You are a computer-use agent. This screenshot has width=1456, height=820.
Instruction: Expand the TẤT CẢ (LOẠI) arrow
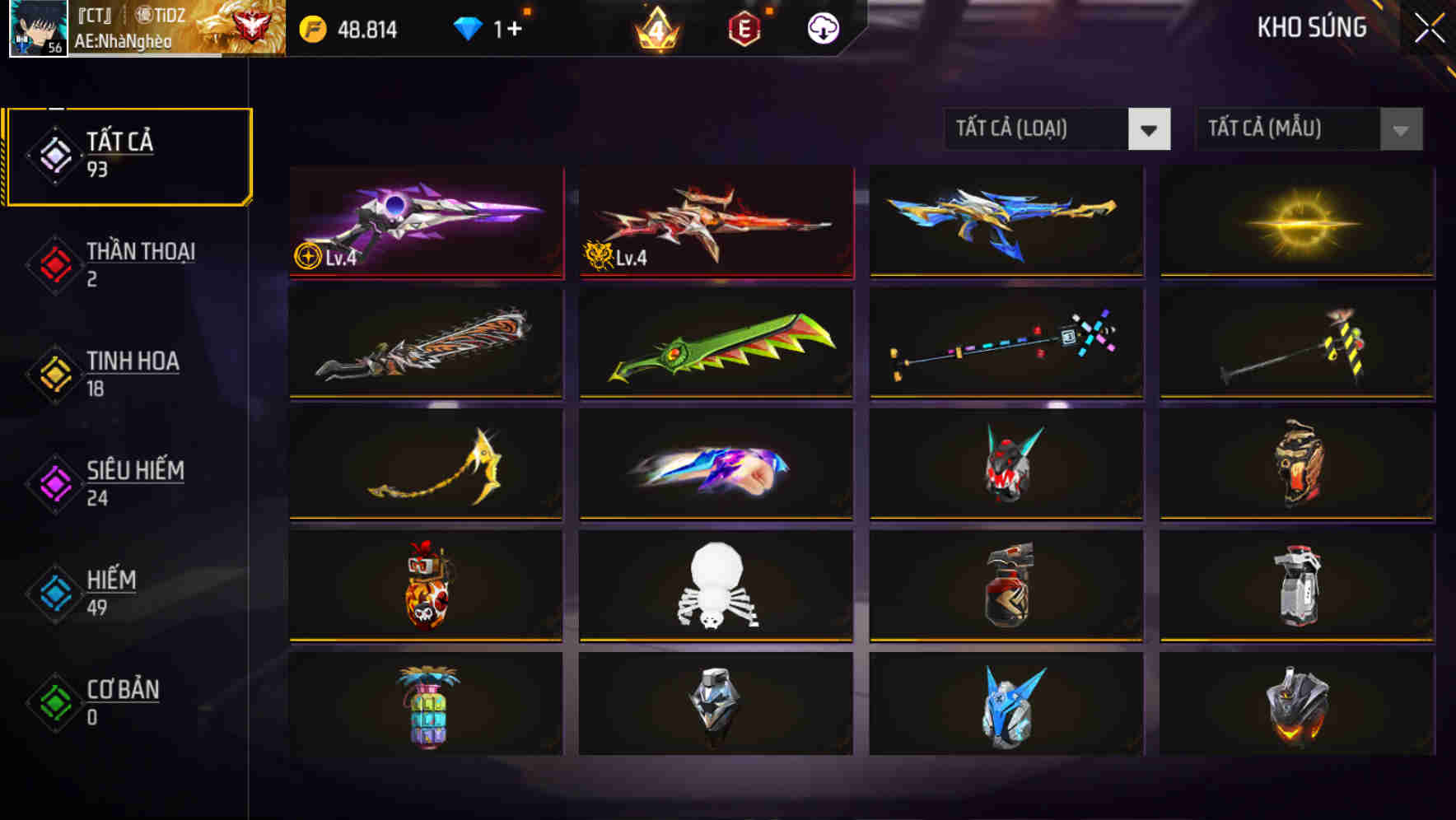(x=1150, y=129)
